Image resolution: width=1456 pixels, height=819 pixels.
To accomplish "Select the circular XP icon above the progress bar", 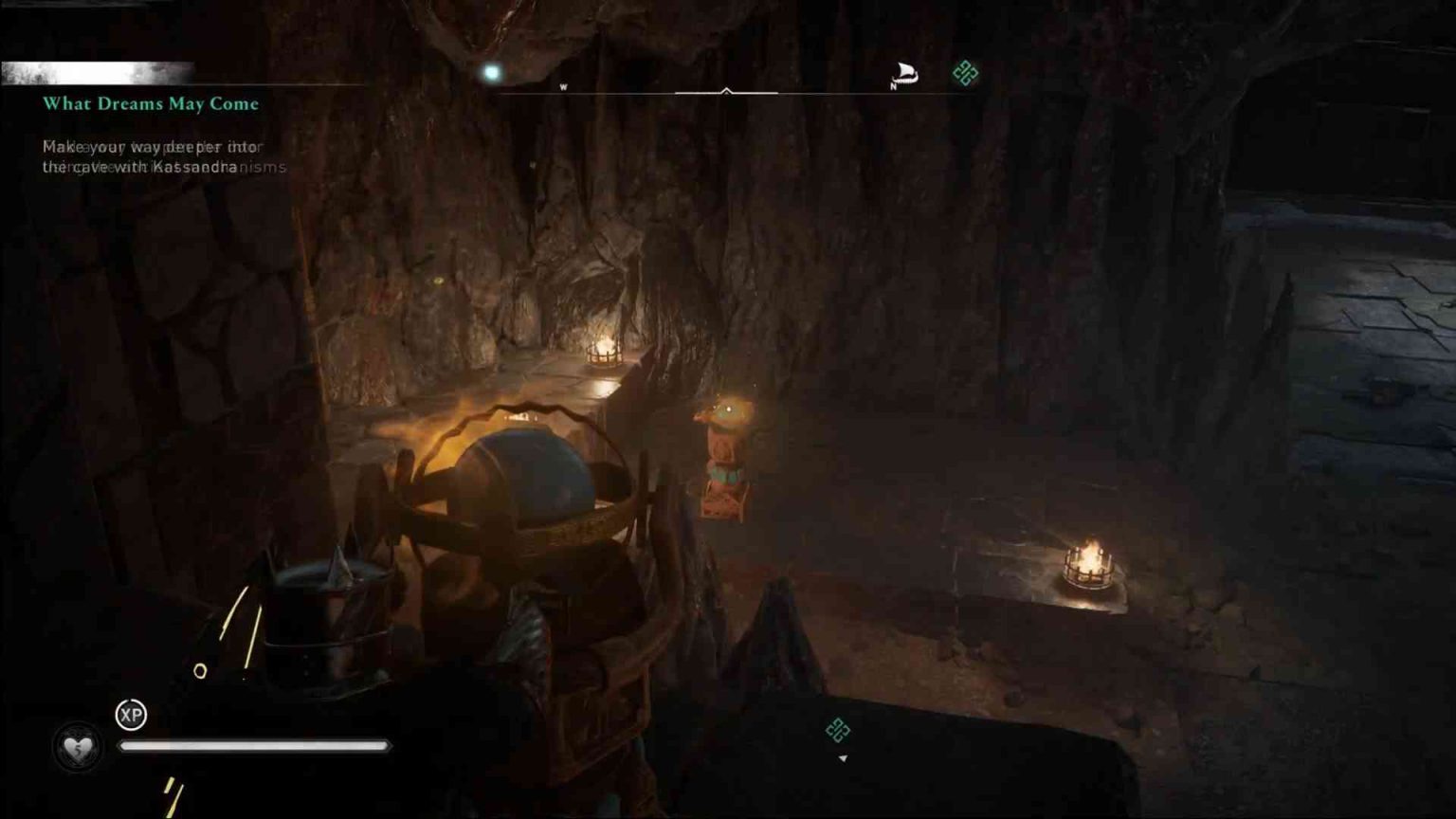I will click(130, 716).
